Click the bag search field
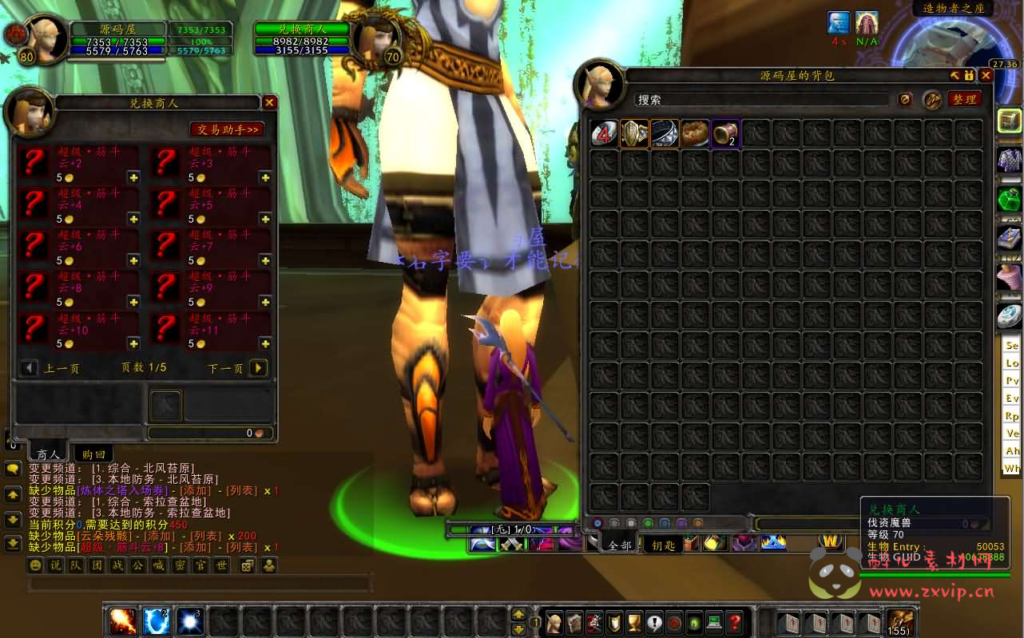 click(x=760, y=100)
